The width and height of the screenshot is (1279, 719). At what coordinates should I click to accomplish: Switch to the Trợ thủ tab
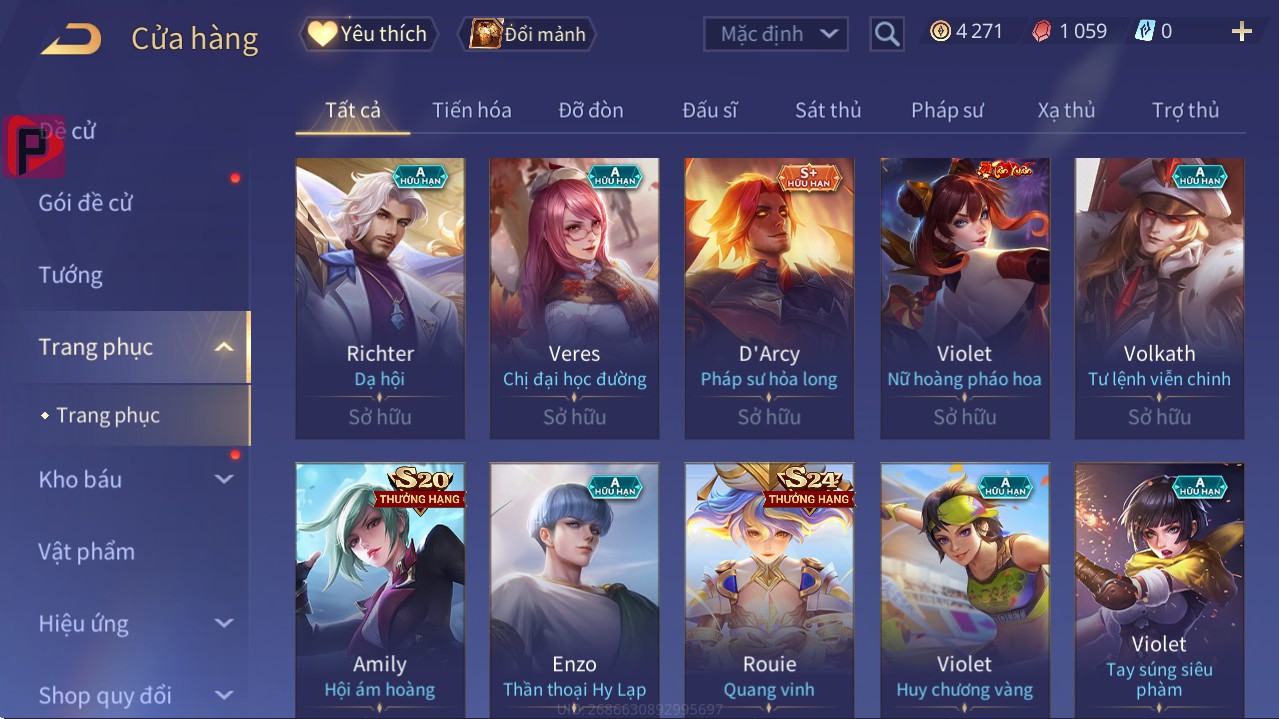coord(1185,110)
